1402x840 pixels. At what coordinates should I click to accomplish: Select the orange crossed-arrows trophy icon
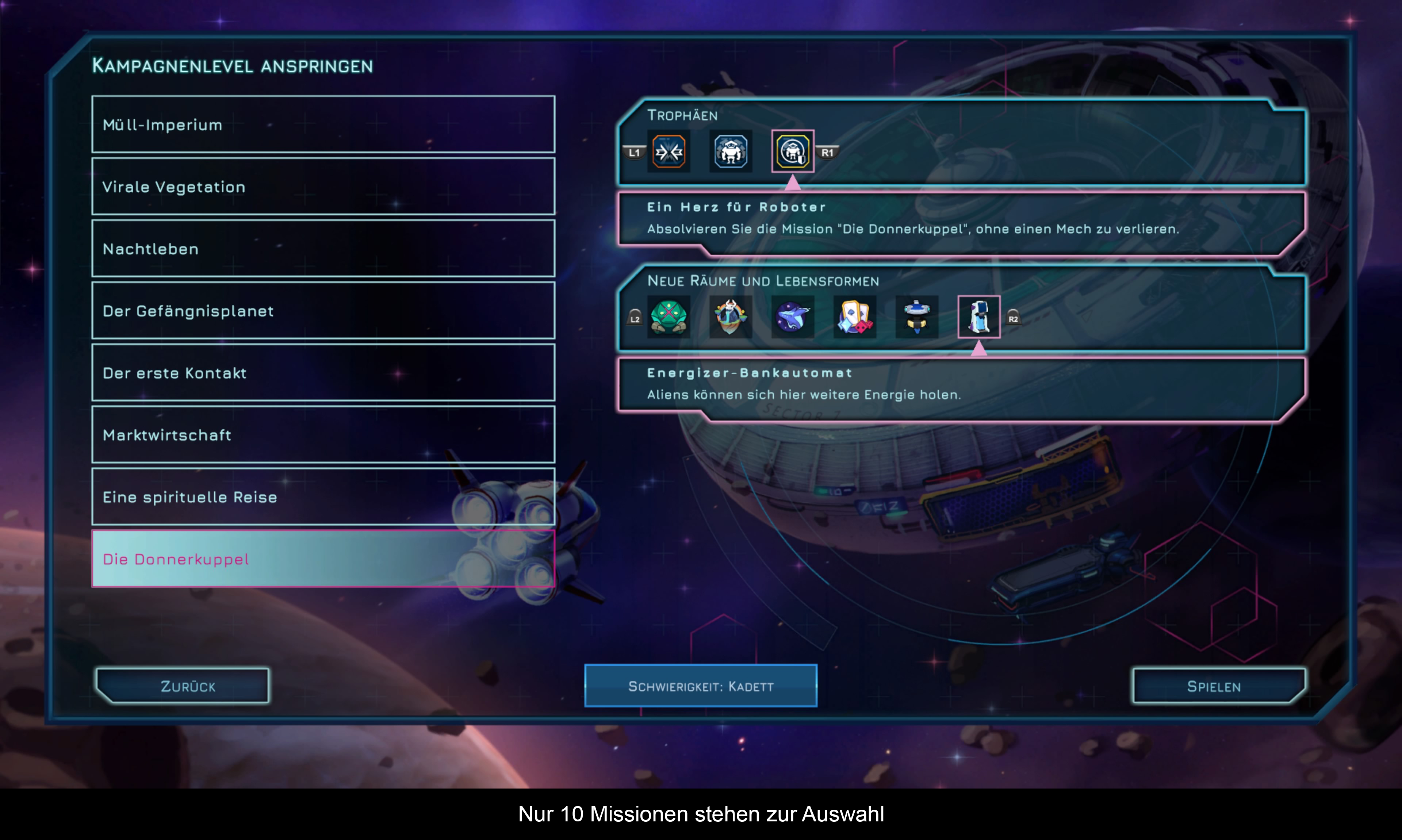(x=669, y=152)
